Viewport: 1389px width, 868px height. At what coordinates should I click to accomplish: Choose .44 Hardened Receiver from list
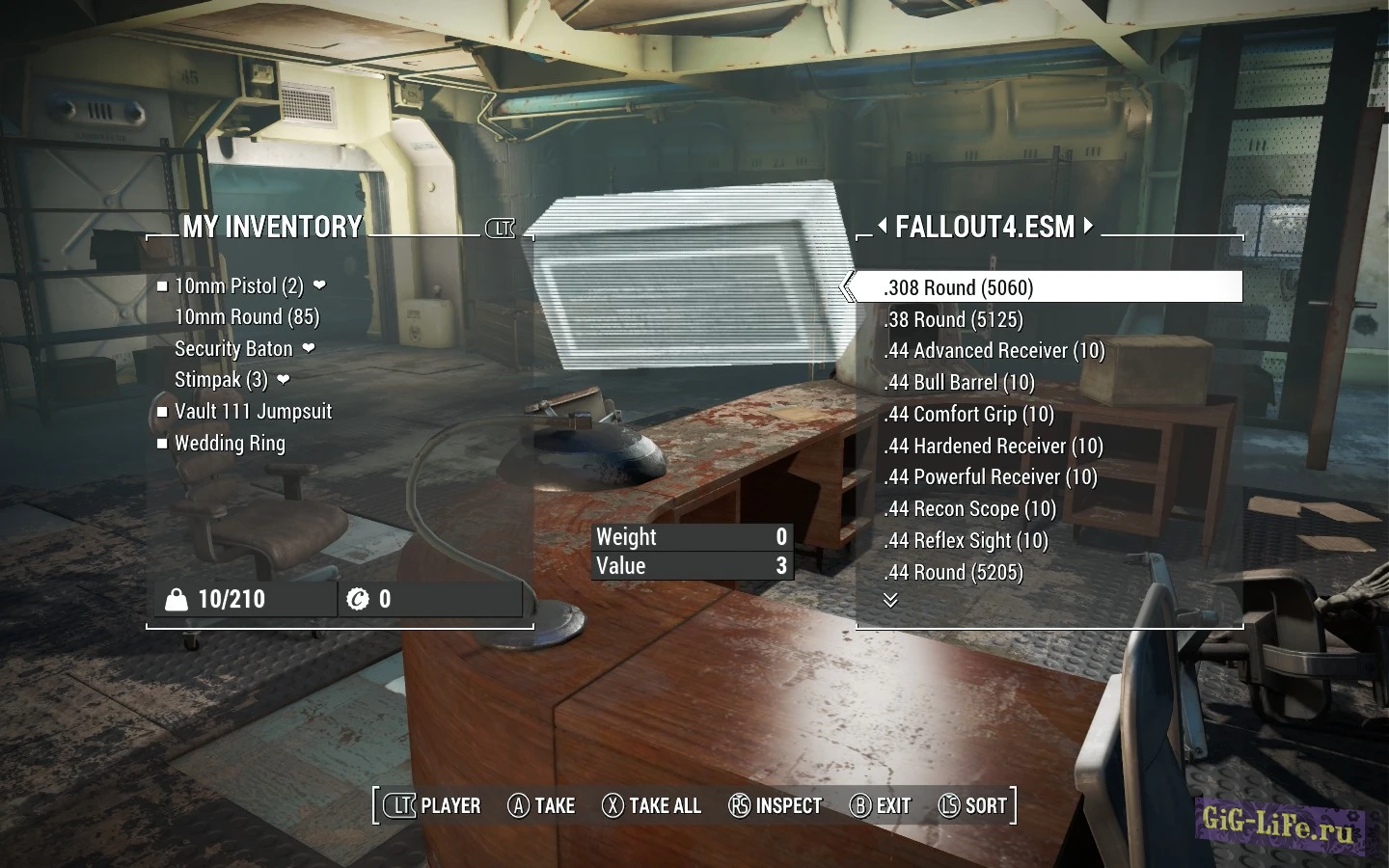pos(993,447)
